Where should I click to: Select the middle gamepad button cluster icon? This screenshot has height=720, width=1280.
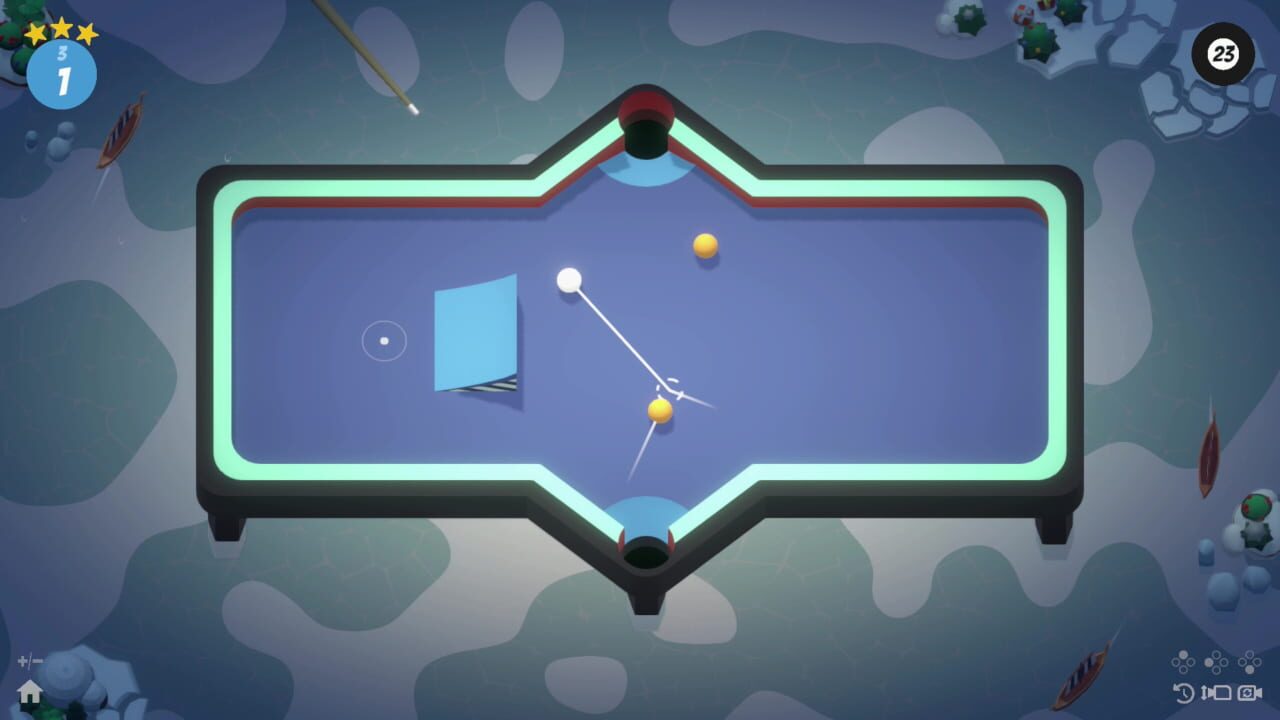(1216, 662)
